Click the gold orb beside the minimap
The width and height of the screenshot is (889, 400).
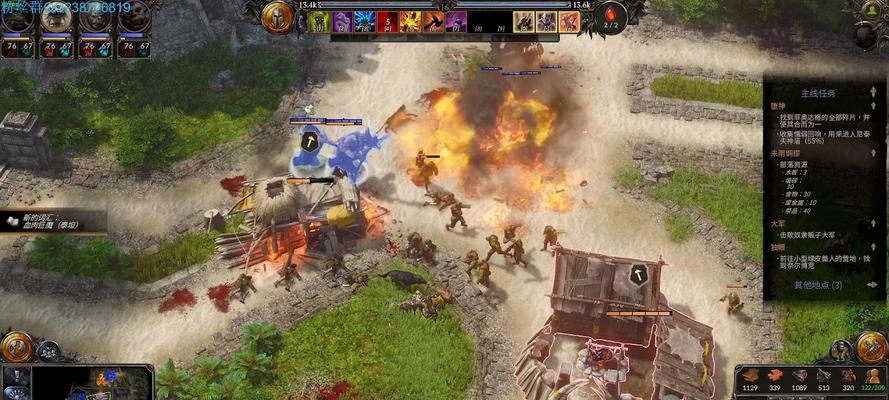point(16,346)
